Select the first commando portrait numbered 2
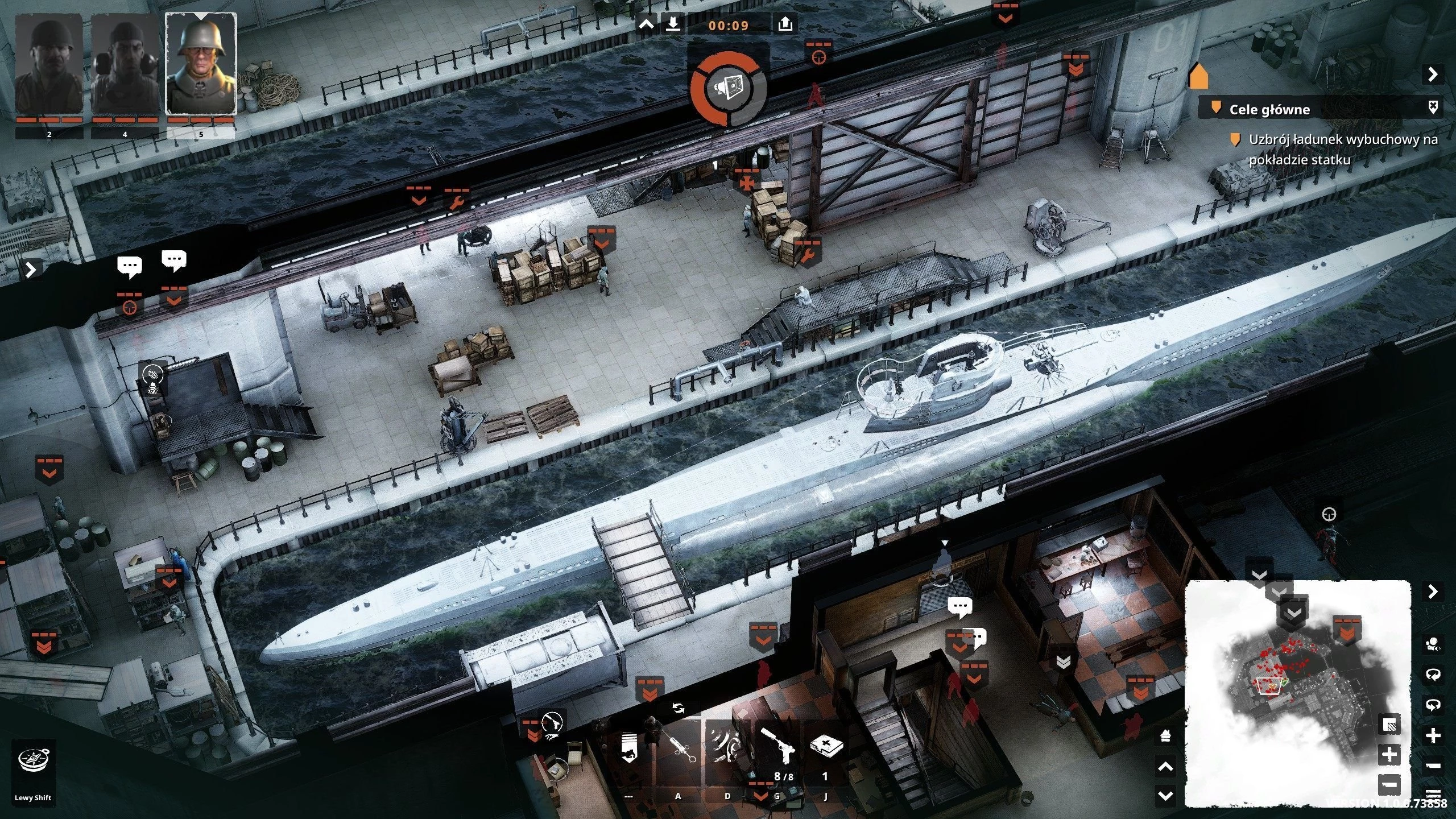1456x819 pixels. [49, 65]
